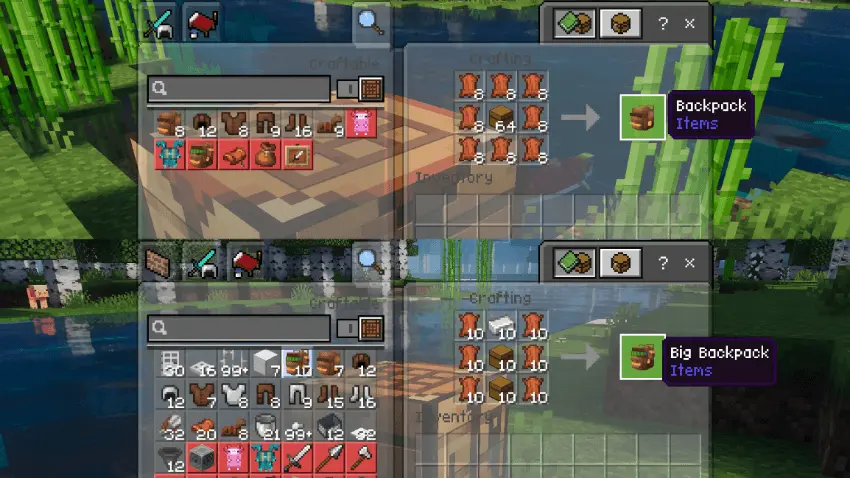The height and width of the screenshot is (478, 850).
Task: Open help on the Big Backpack crafting screen
Action: (662, 264)
